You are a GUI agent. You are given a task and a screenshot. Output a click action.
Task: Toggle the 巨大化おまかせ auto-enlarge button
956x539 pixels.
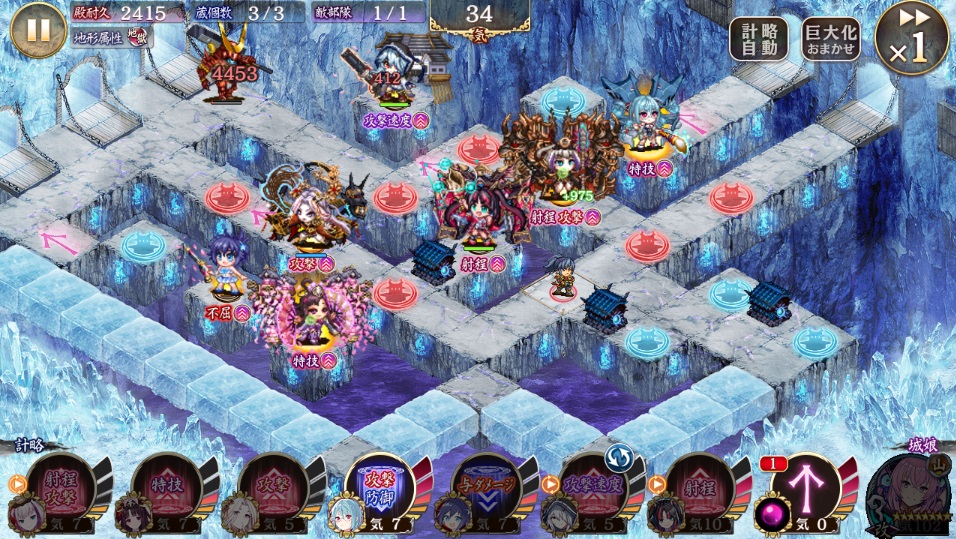coord(831,40)
